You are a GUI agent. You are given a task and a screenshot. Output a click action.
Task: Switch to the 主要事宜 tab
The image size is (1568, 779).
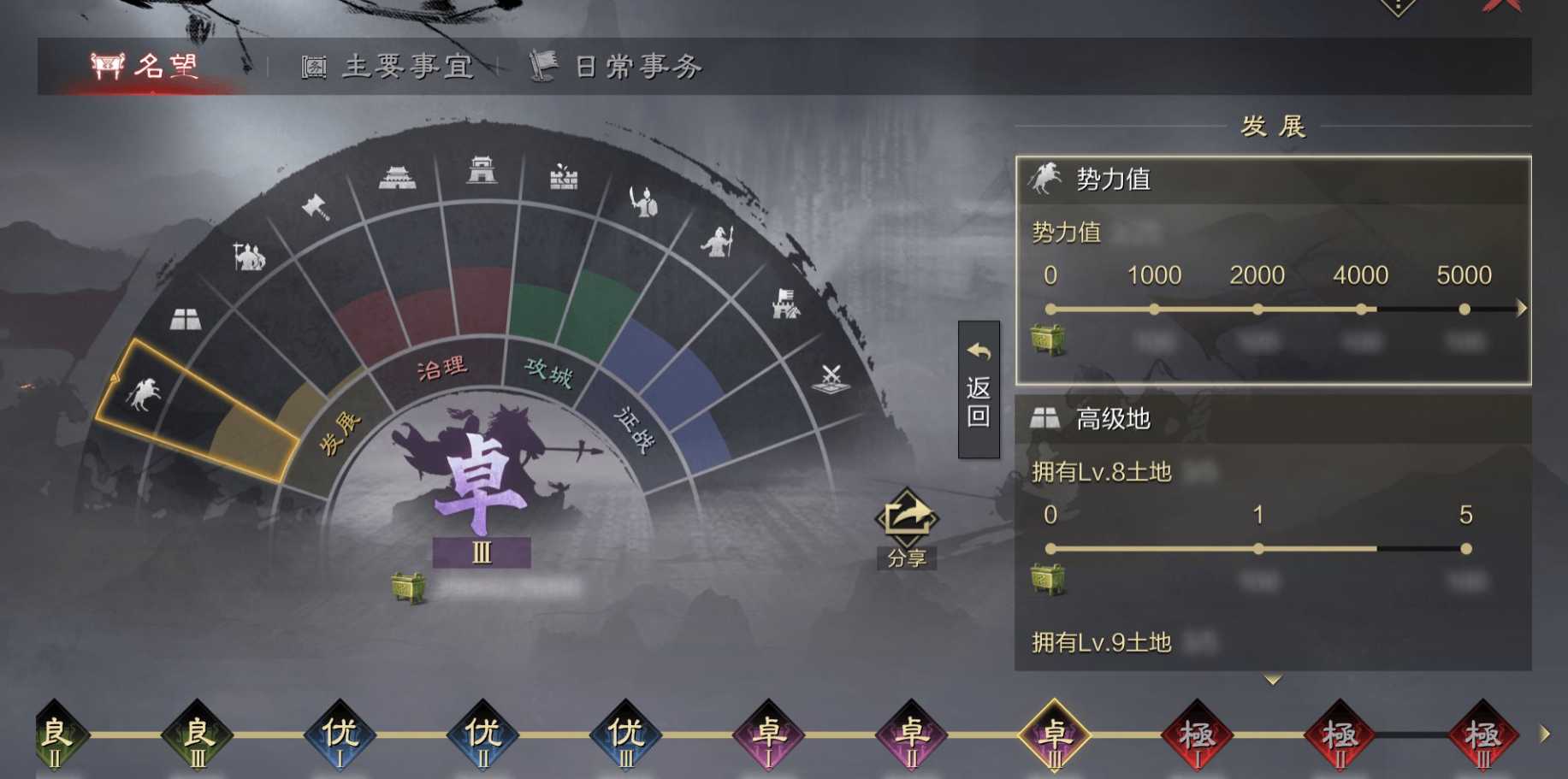point(389,66)
